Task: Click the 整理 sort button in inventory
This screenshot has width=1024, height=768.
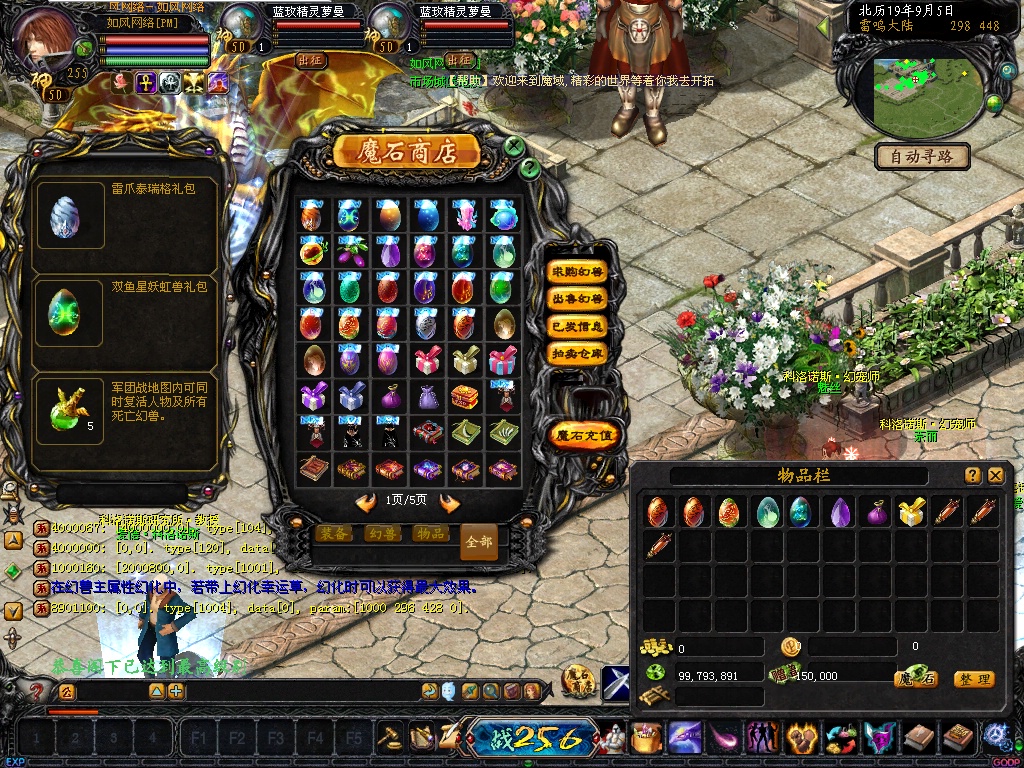Action: coord(973,679)
